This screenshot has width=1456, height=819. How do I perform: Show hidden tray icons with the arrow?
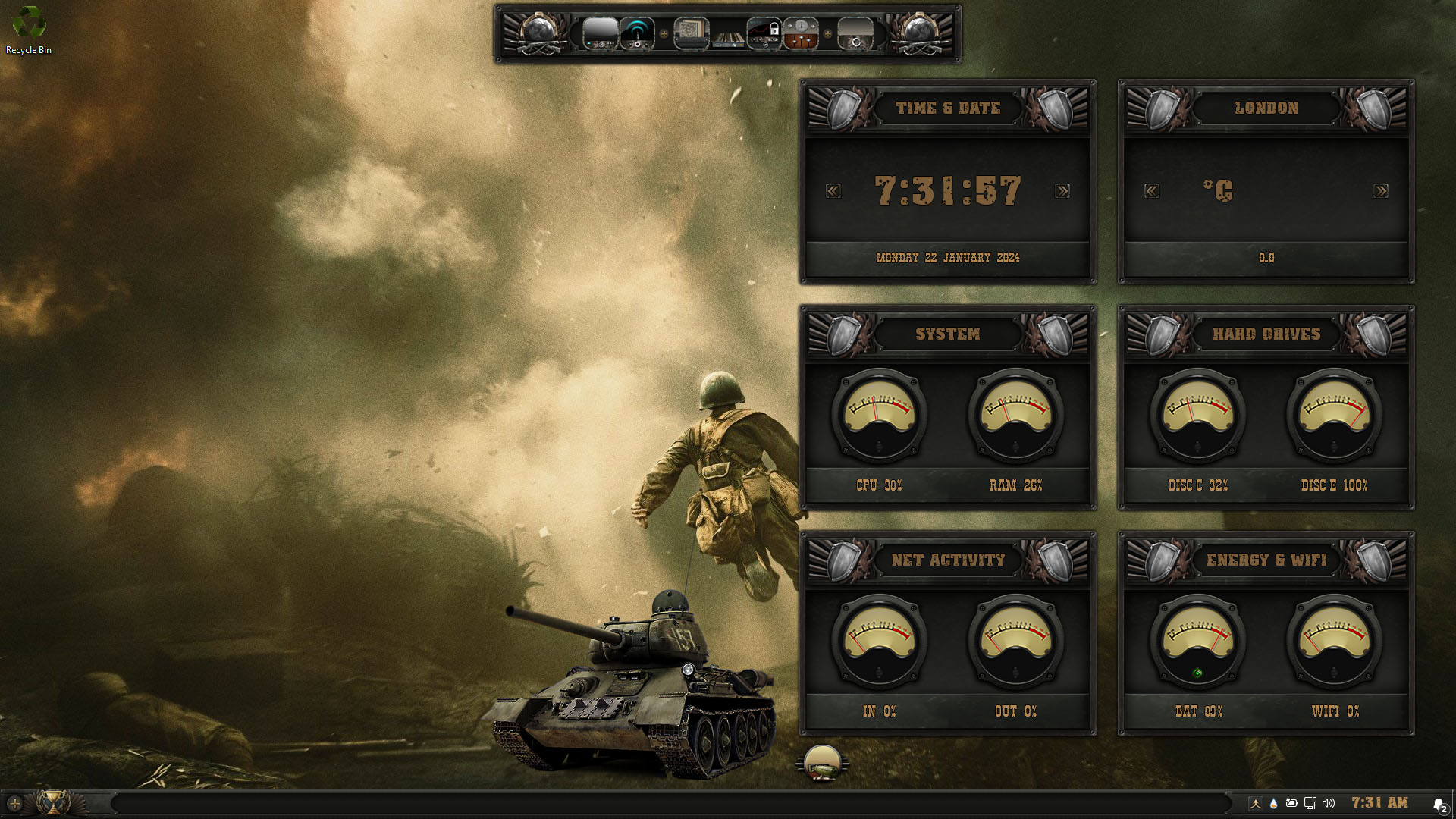(1256, 803)
